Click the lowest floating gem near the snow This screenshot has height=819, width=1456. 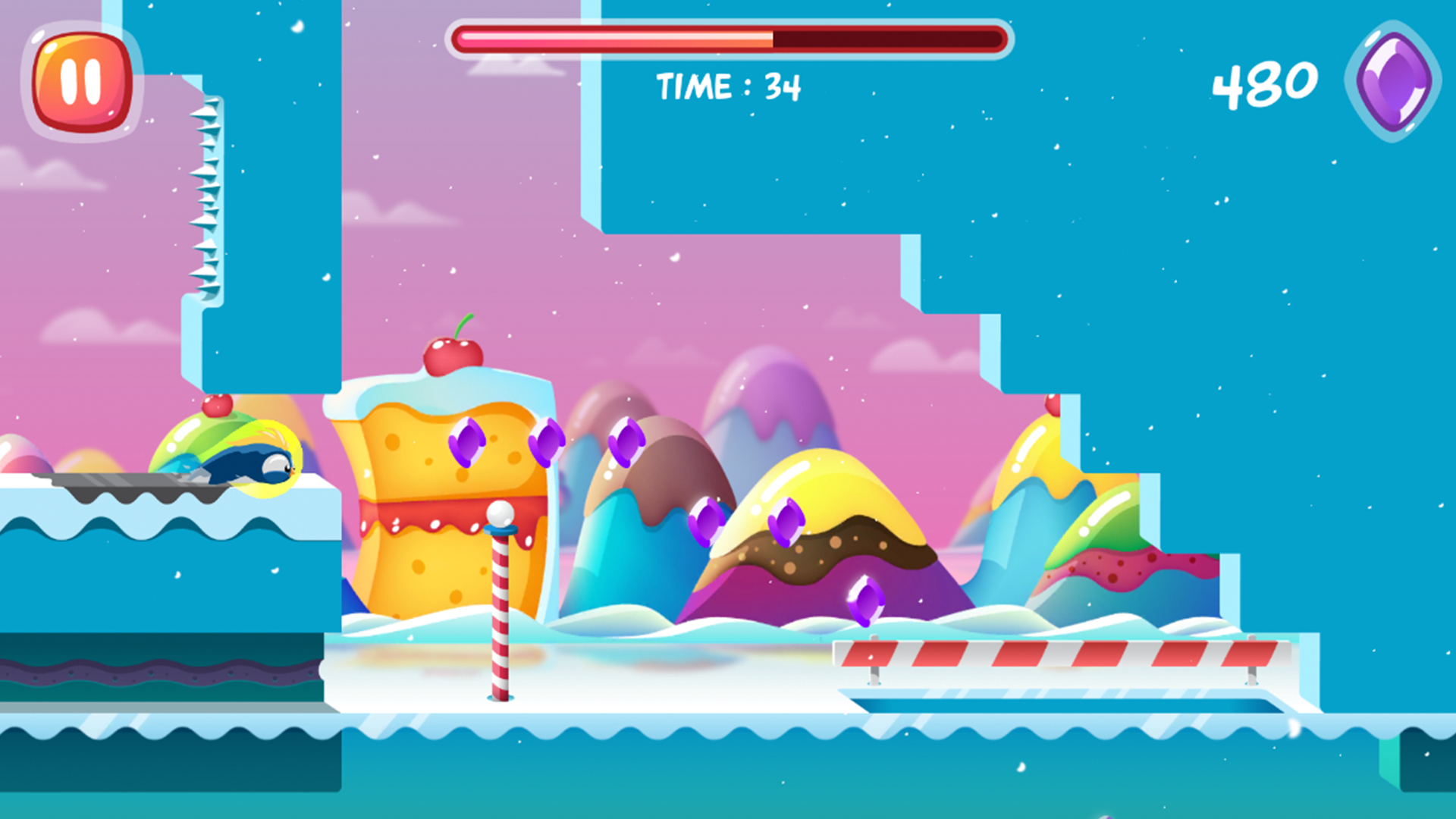click(x=864, y=599)
